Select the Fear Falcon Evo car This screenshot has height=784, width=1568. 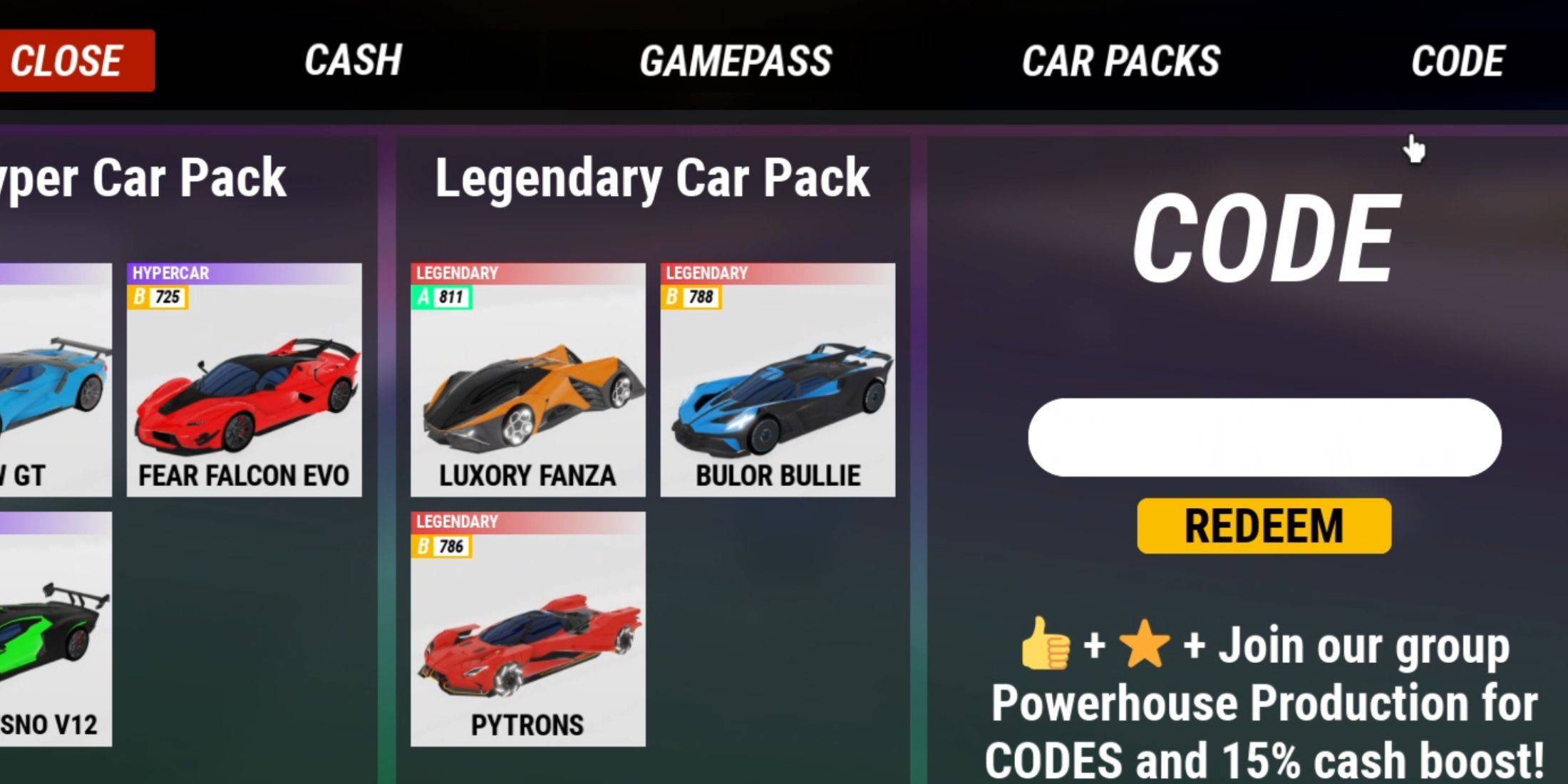pos(244,380)
